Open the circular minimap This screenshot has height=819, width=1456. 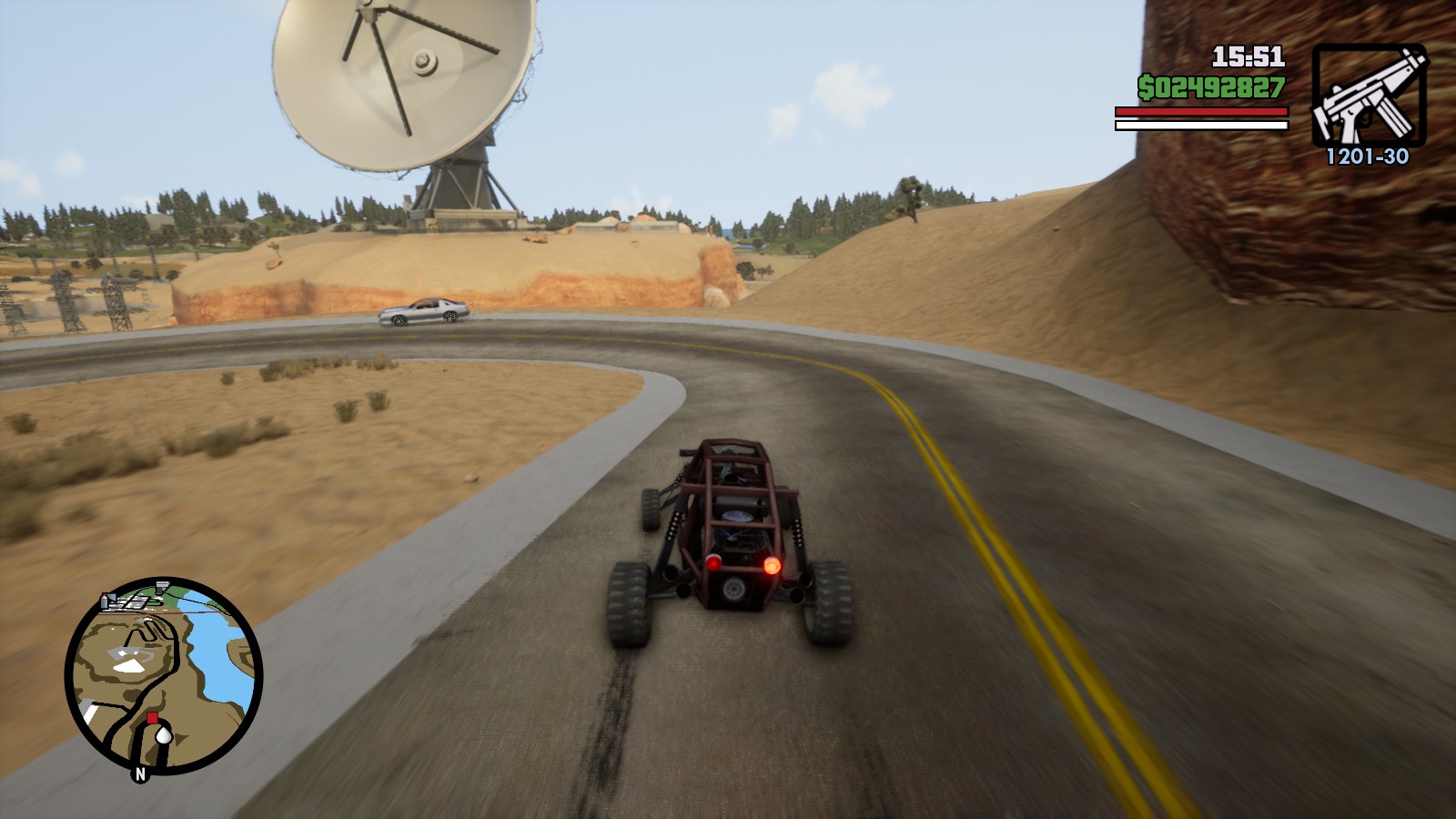164,676
